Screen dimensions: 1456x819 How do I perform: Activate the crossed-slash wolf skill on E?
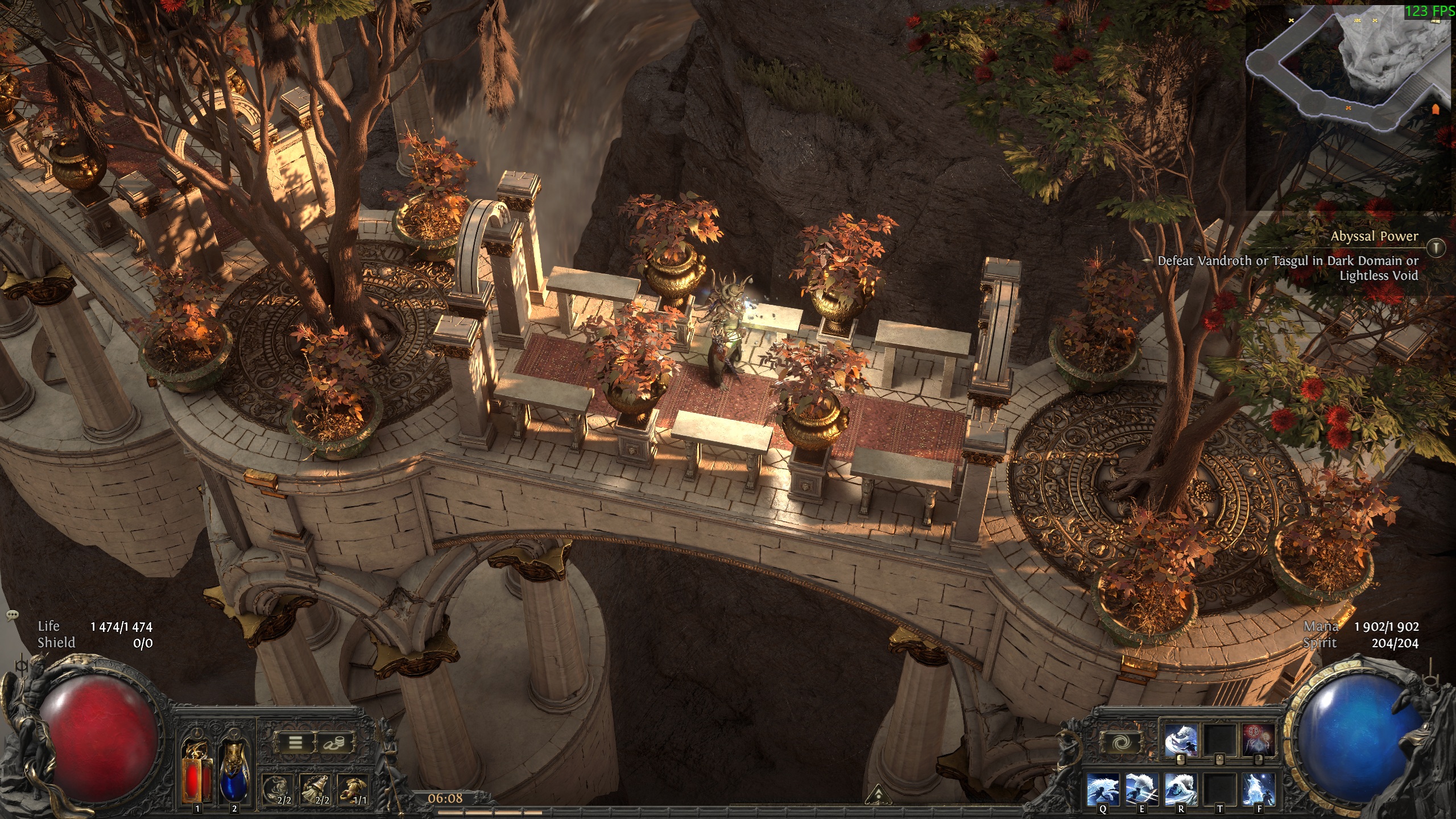tap(1141, 789)
